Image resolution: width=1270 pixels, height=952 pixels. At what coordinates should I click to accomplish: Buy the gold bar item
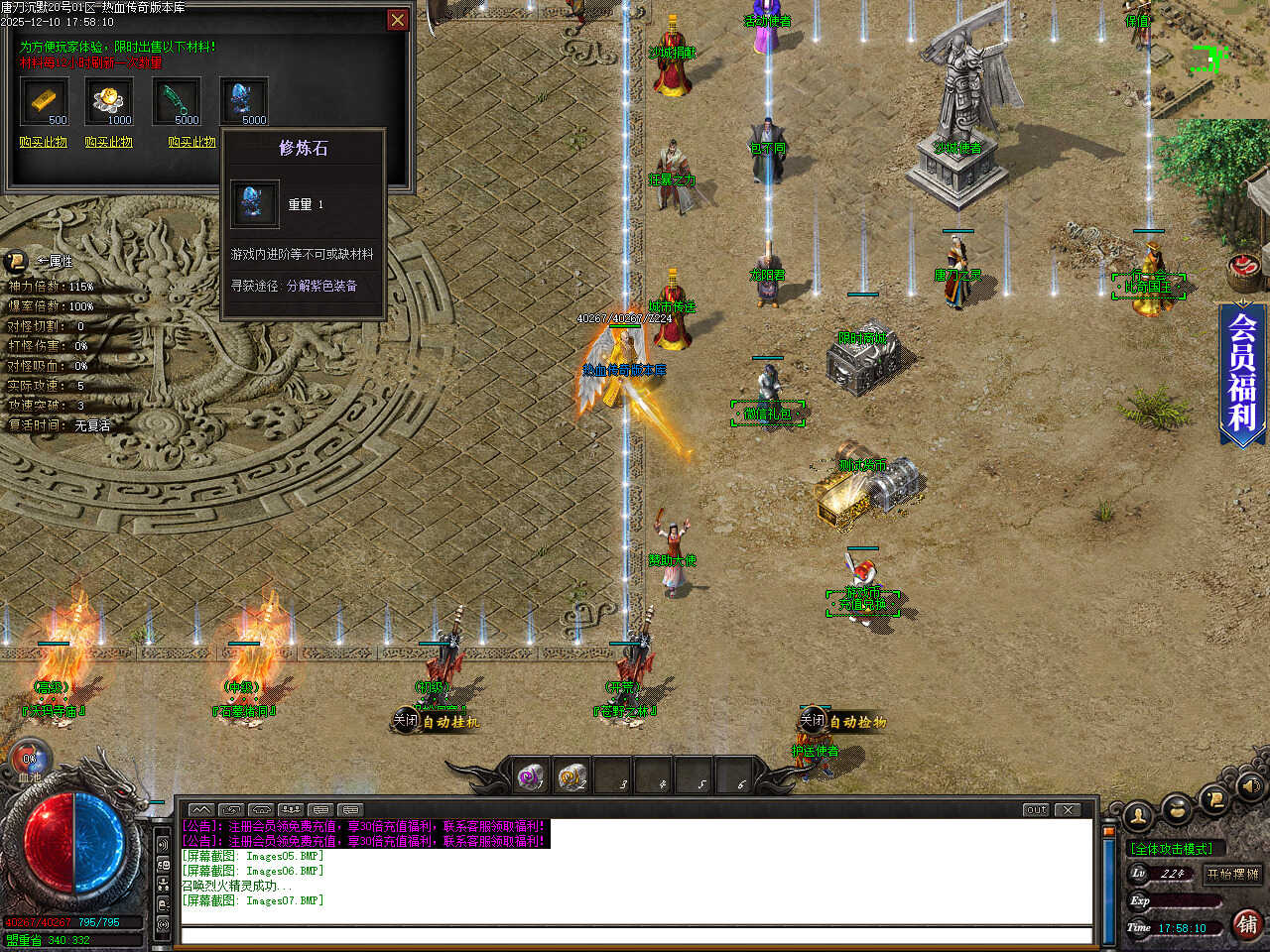point(43,142)
